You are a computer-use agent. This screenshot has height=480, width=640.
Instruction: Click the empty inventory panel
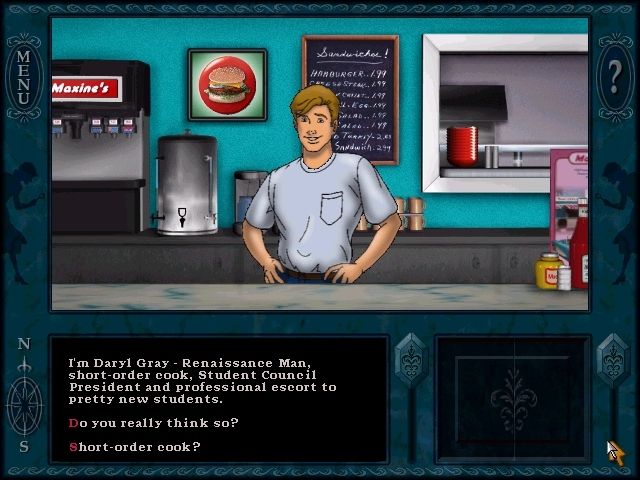point(514,398)
